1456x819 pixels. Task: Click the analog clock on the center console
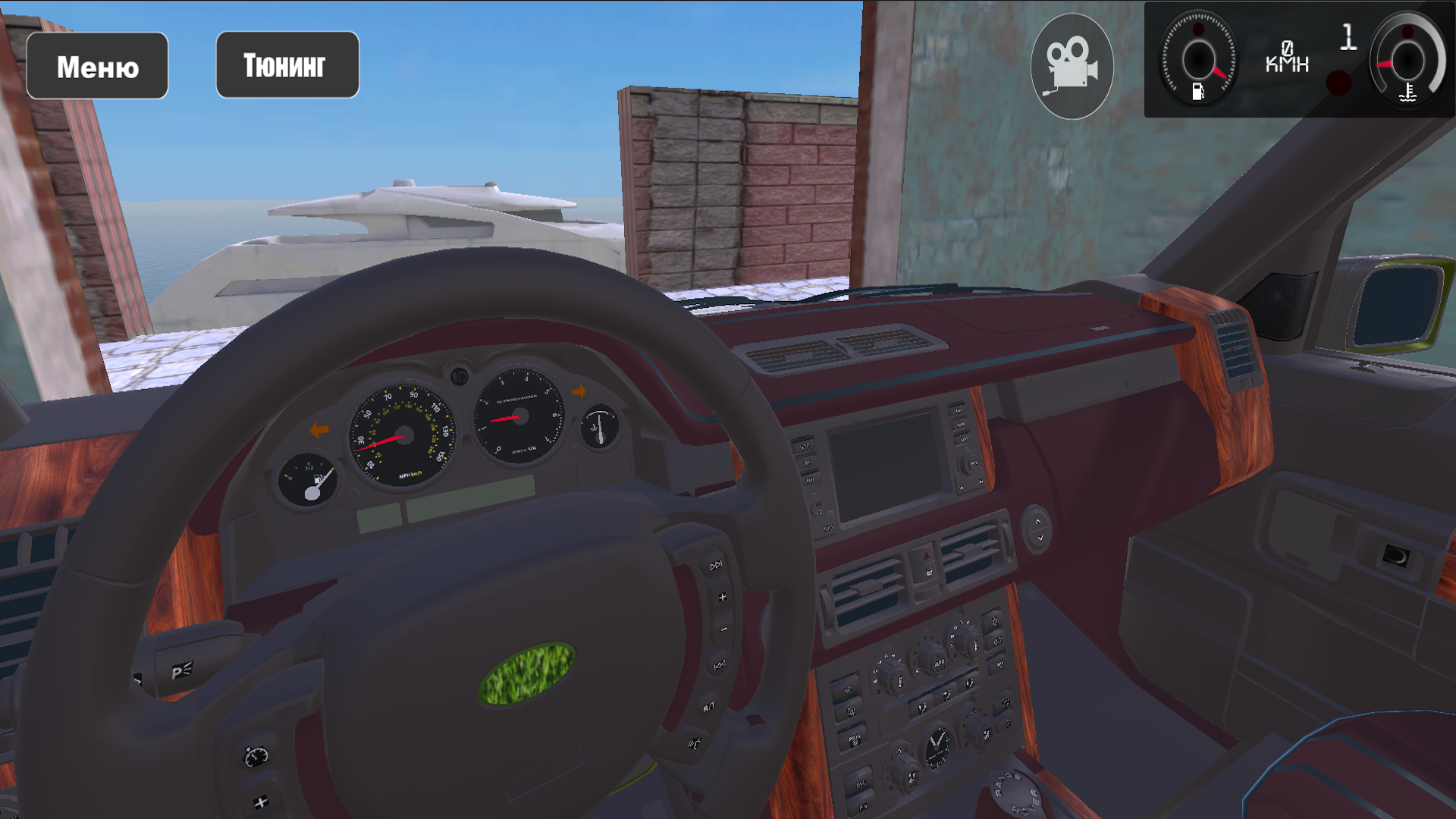coord(938,745)
